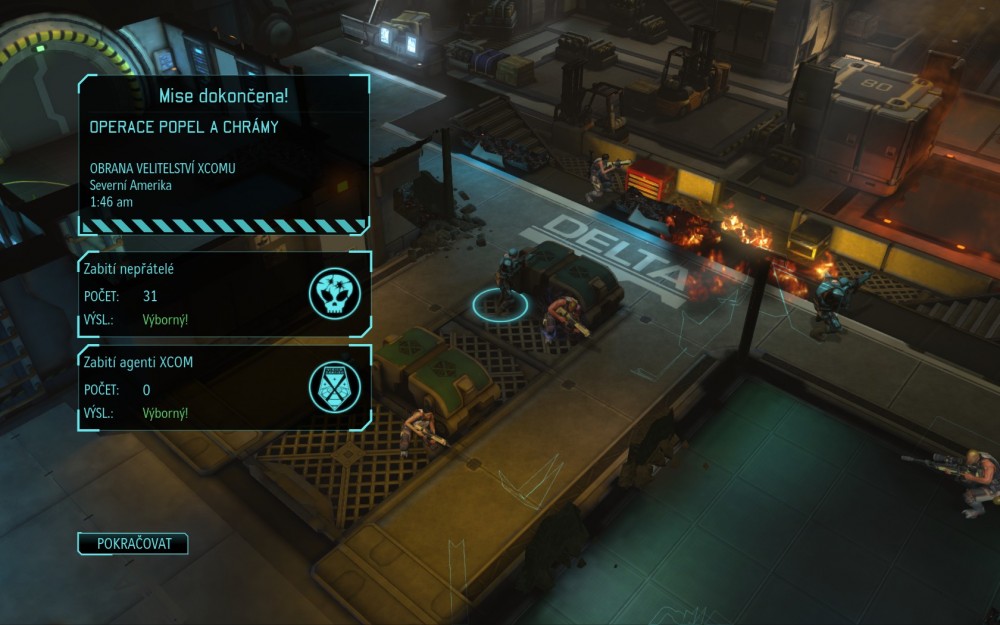
Task: Click the POKRAČOVAT continue button
Action: coord(133,544)
